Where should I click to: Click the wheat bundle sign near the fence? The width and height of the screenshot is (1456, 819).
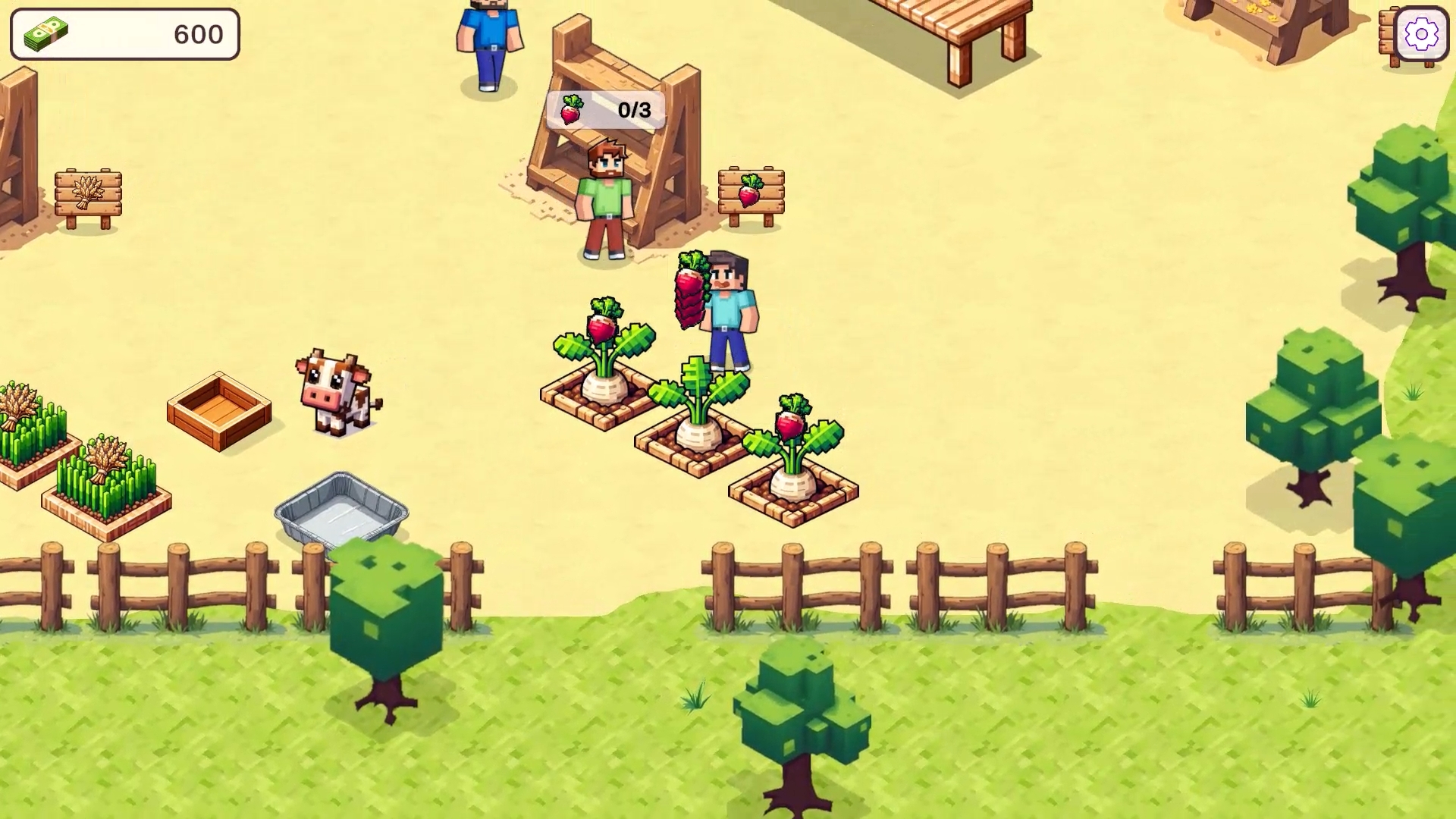89,191
